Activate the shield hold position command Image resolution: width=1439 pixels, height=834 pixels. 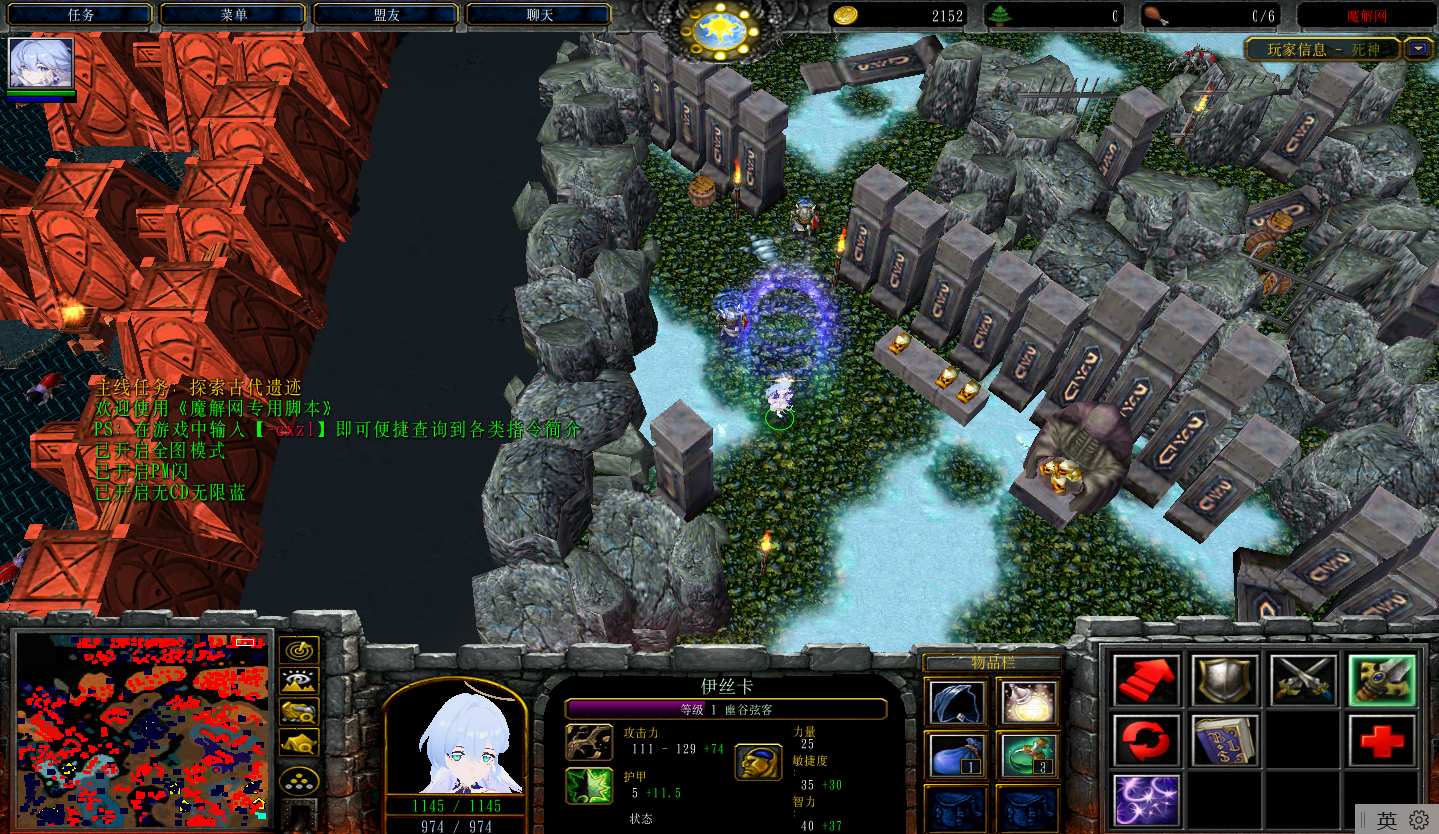(x=1225, y=681)
